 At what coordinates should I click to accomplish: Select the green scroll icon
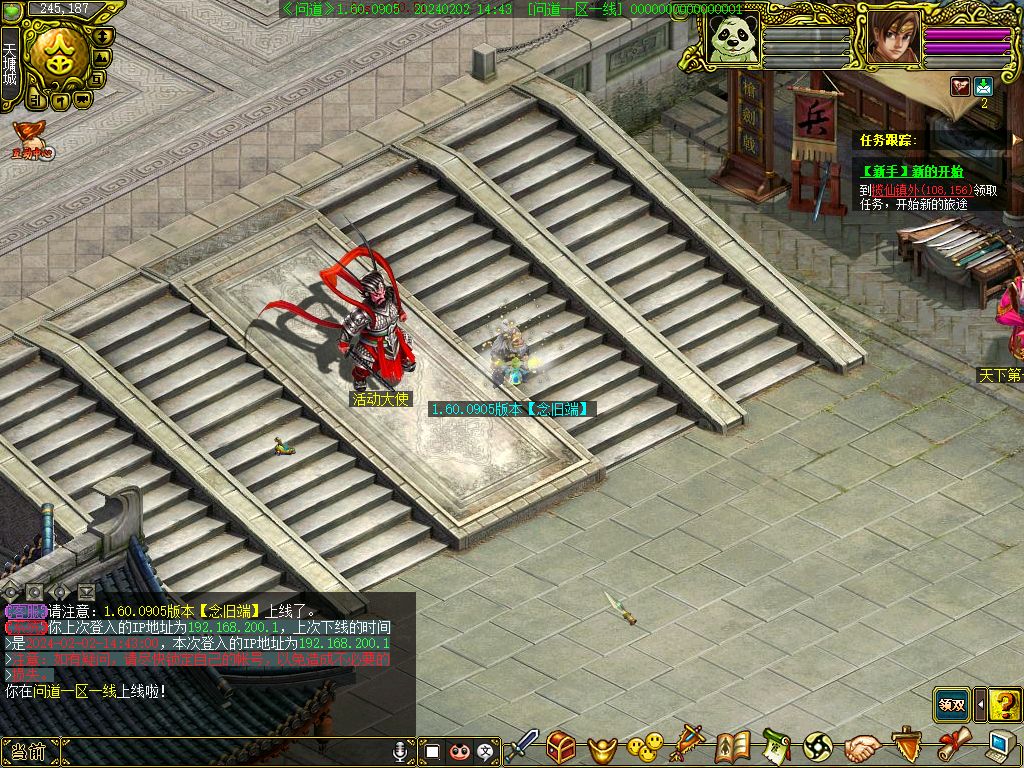point(776,746)
